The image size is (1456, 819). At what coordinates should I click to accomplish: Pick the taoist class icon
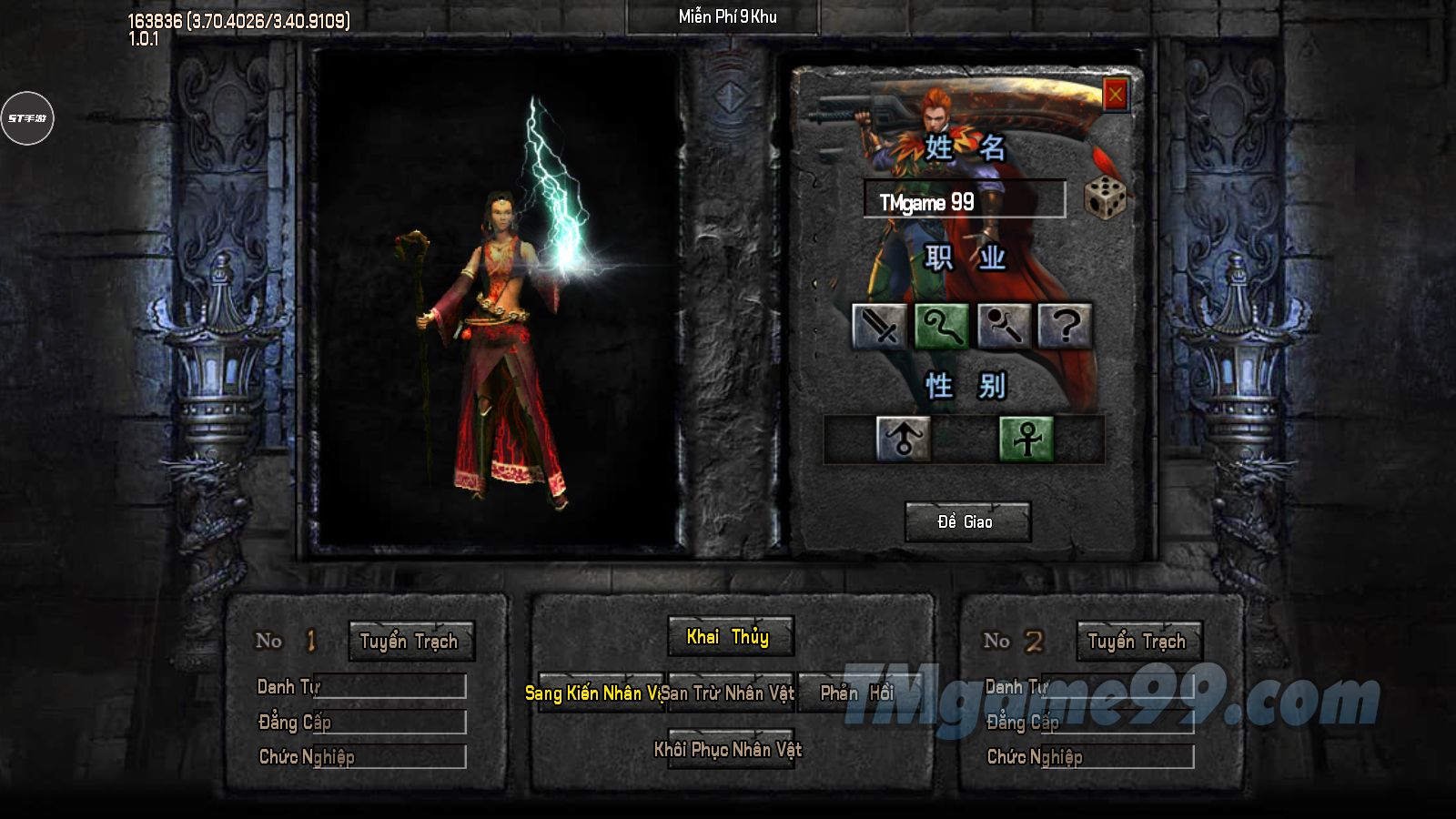[1003, 326]
